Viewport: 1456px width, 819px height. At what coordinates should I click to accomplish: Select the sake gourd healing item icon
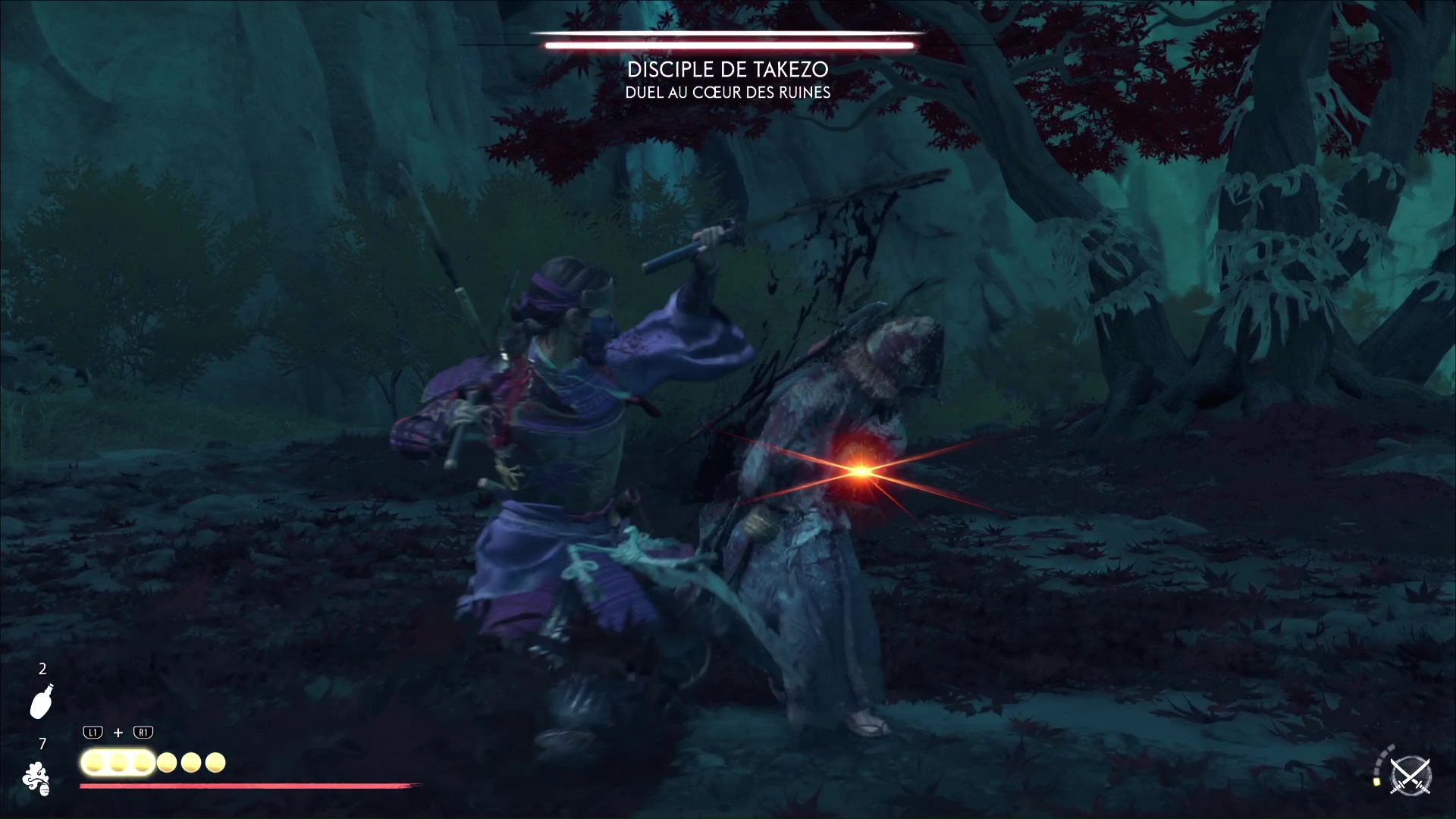(x=41, y=701)
